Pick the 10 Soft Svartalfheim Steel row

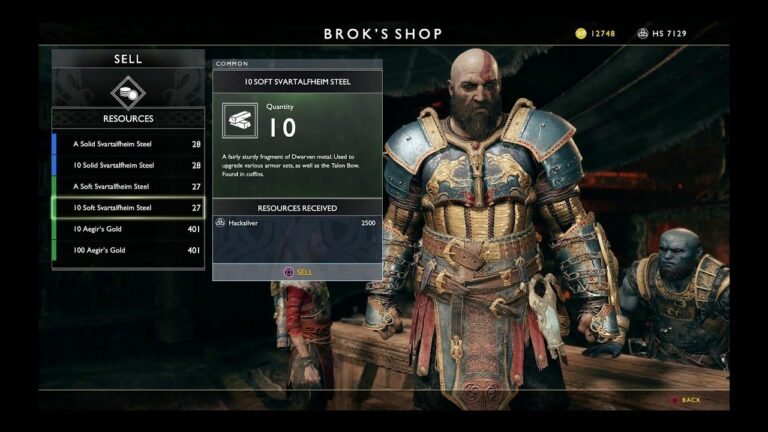tap(128, 207)
